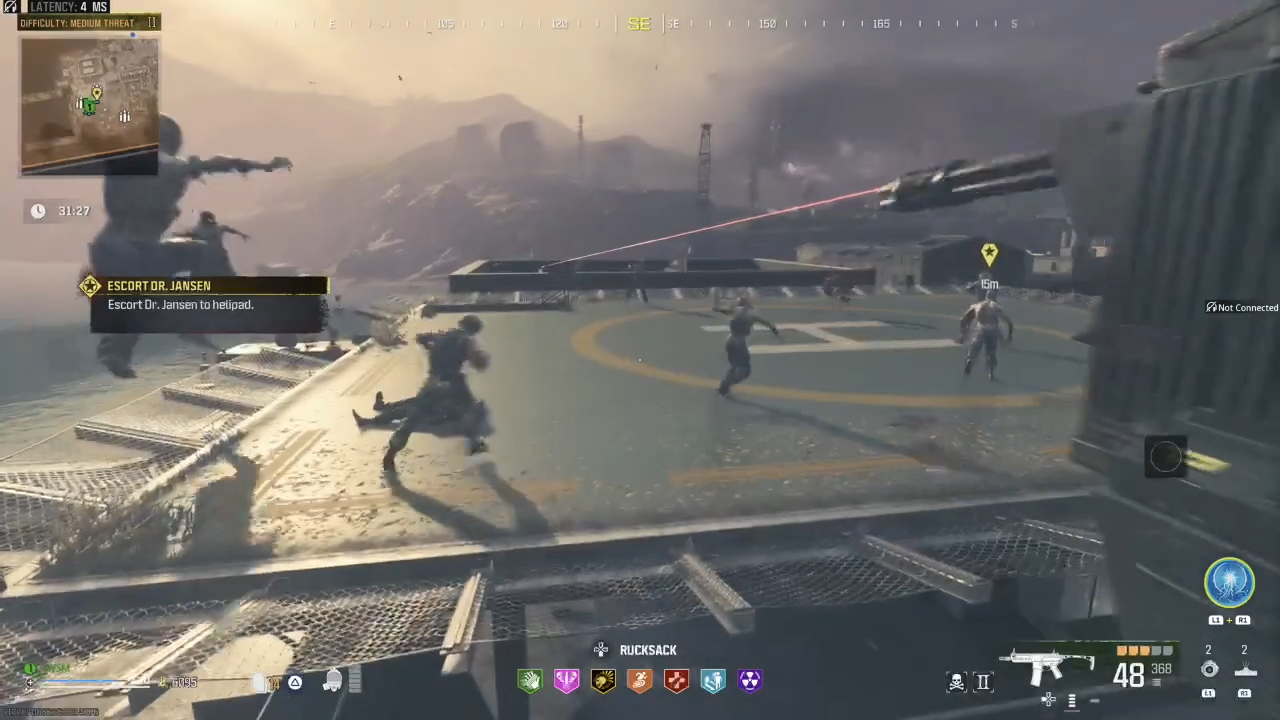Image resolution: width=1280 pixels, height=720 pixels.
Task: Click the Deadshot Daiquiri lion perk icon
Action: (603, 681)
